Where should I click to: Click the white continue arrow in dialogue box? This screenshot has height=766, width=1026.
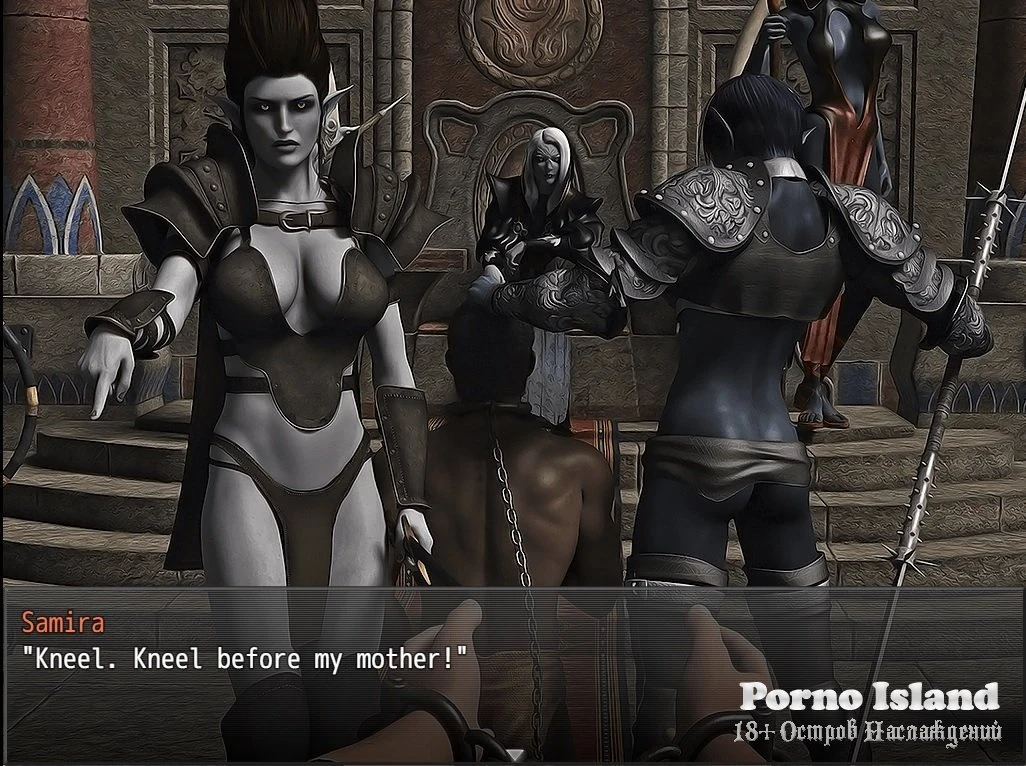click(x=513, y=755)
